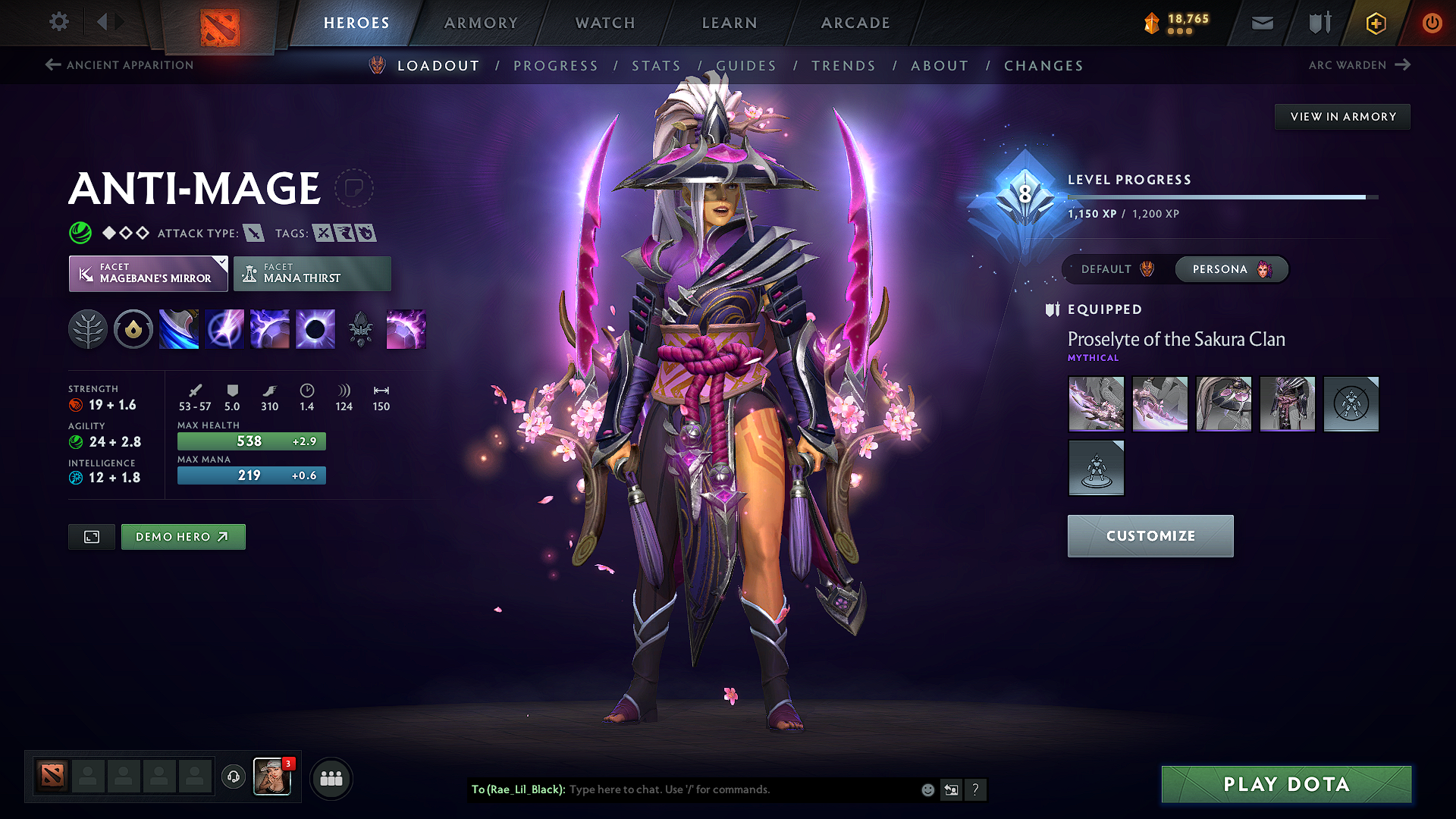Select the Mana Break ability icon
The image size is (1456, 819).
(x=179, y=328)
